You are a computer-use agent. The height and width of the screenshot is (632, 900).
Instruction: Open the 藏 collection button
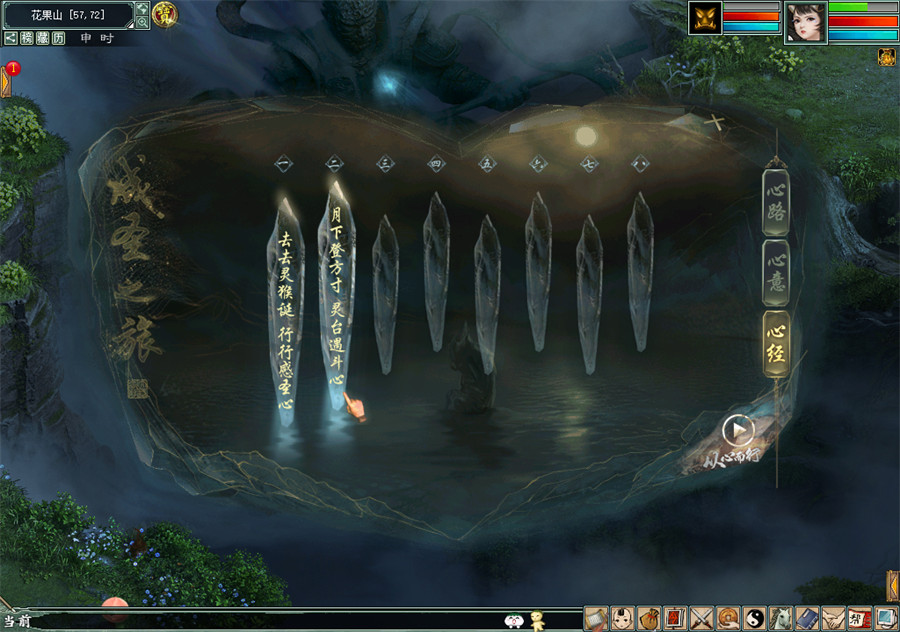[x=43, y=38]
